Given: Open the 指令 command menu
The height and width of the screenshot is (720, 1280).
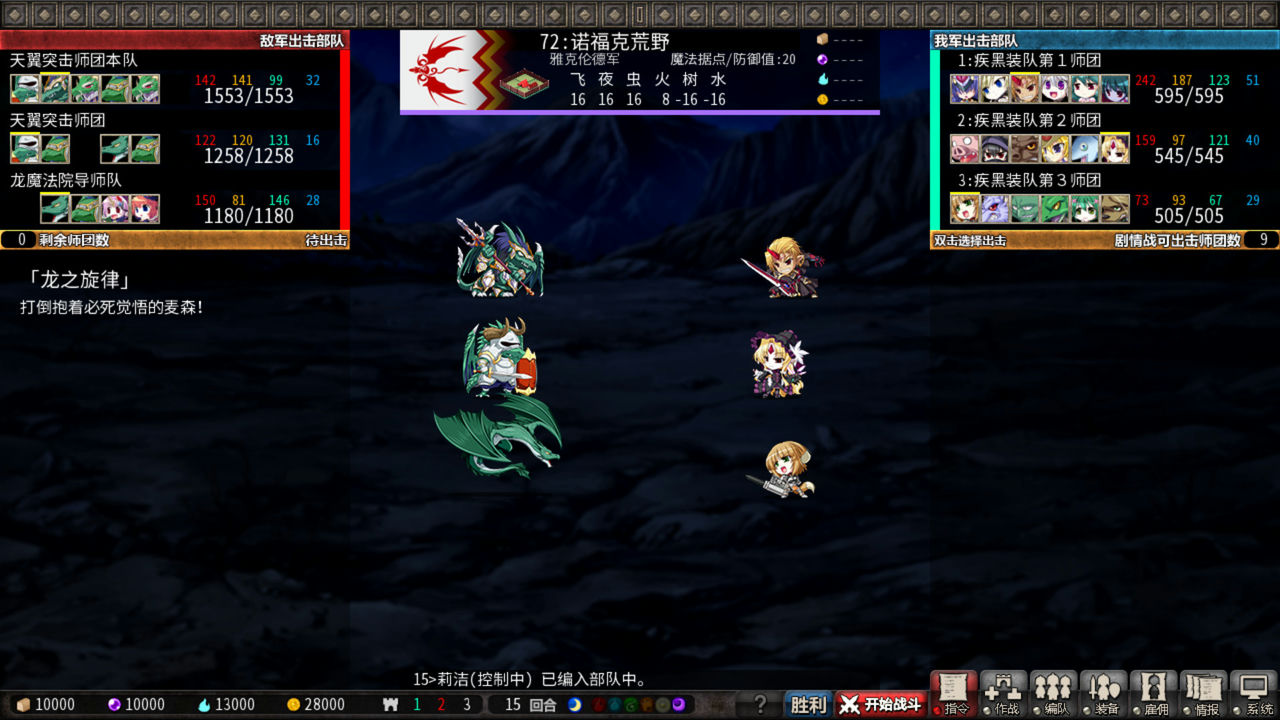Looking at the screenshot, I should [x=955, y=695].
